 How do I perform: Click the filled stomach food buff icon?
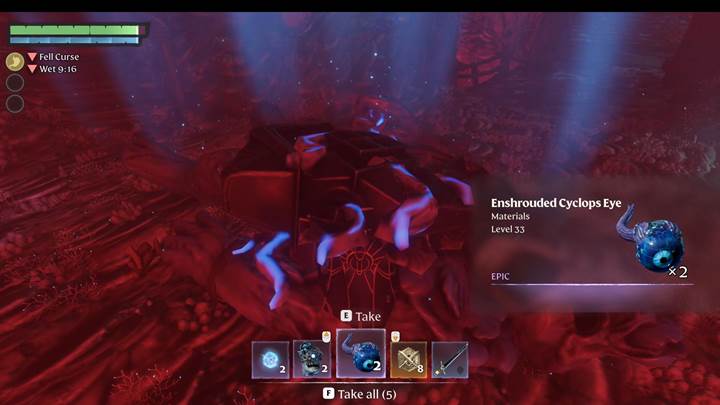(x=15, y=61)
